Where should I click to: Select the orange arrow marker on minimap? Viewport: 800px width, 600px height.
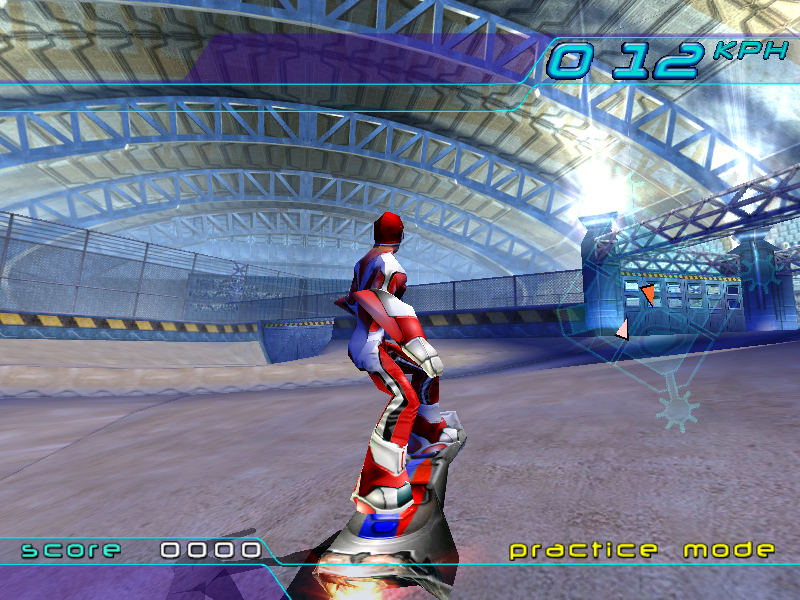pos(647,294)
